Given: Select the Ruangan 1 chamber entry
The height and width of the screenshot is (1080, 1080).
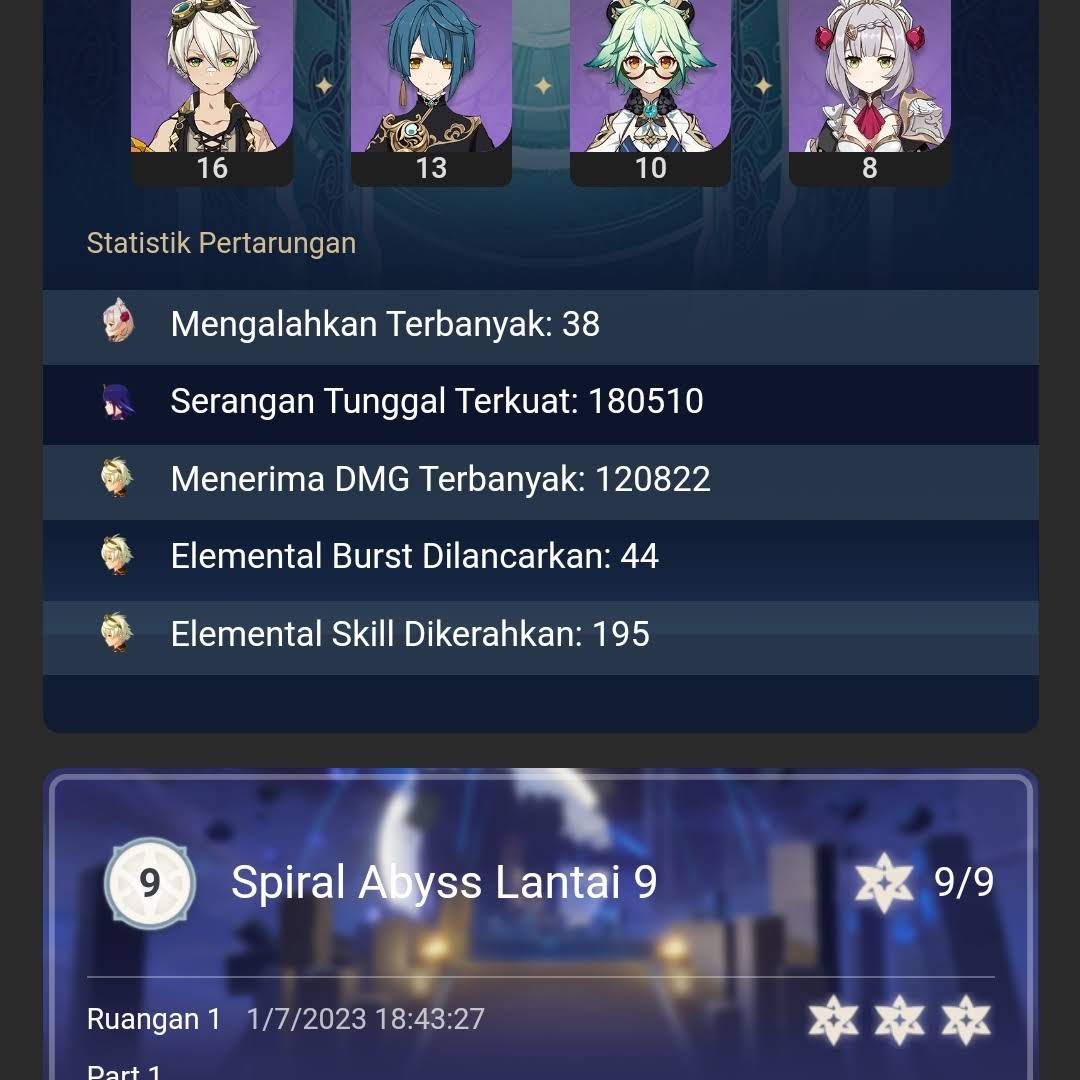Looking at the screenshot, I should 154,1019.
